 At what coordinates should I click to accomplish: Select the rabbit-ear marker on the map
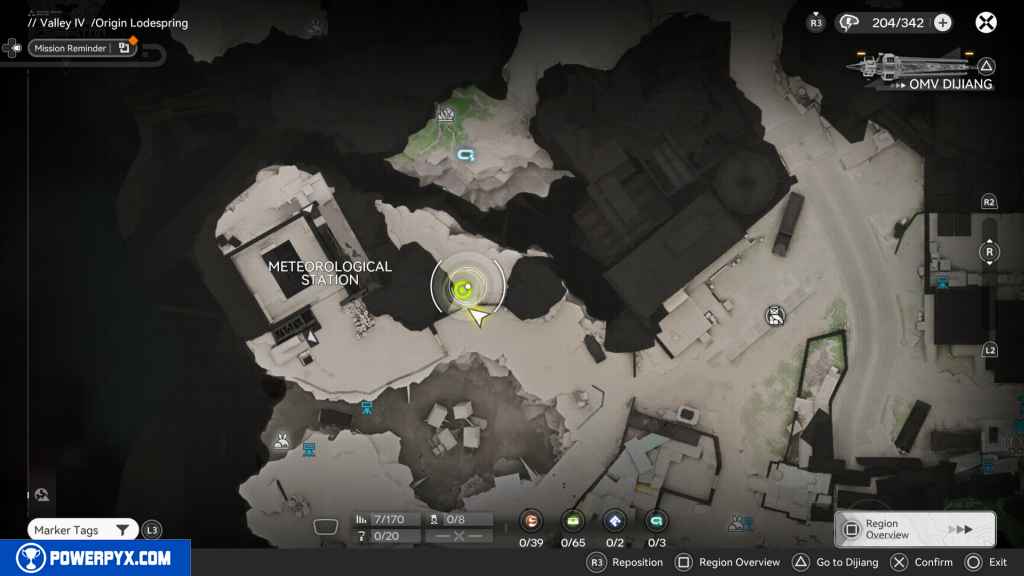282,439
